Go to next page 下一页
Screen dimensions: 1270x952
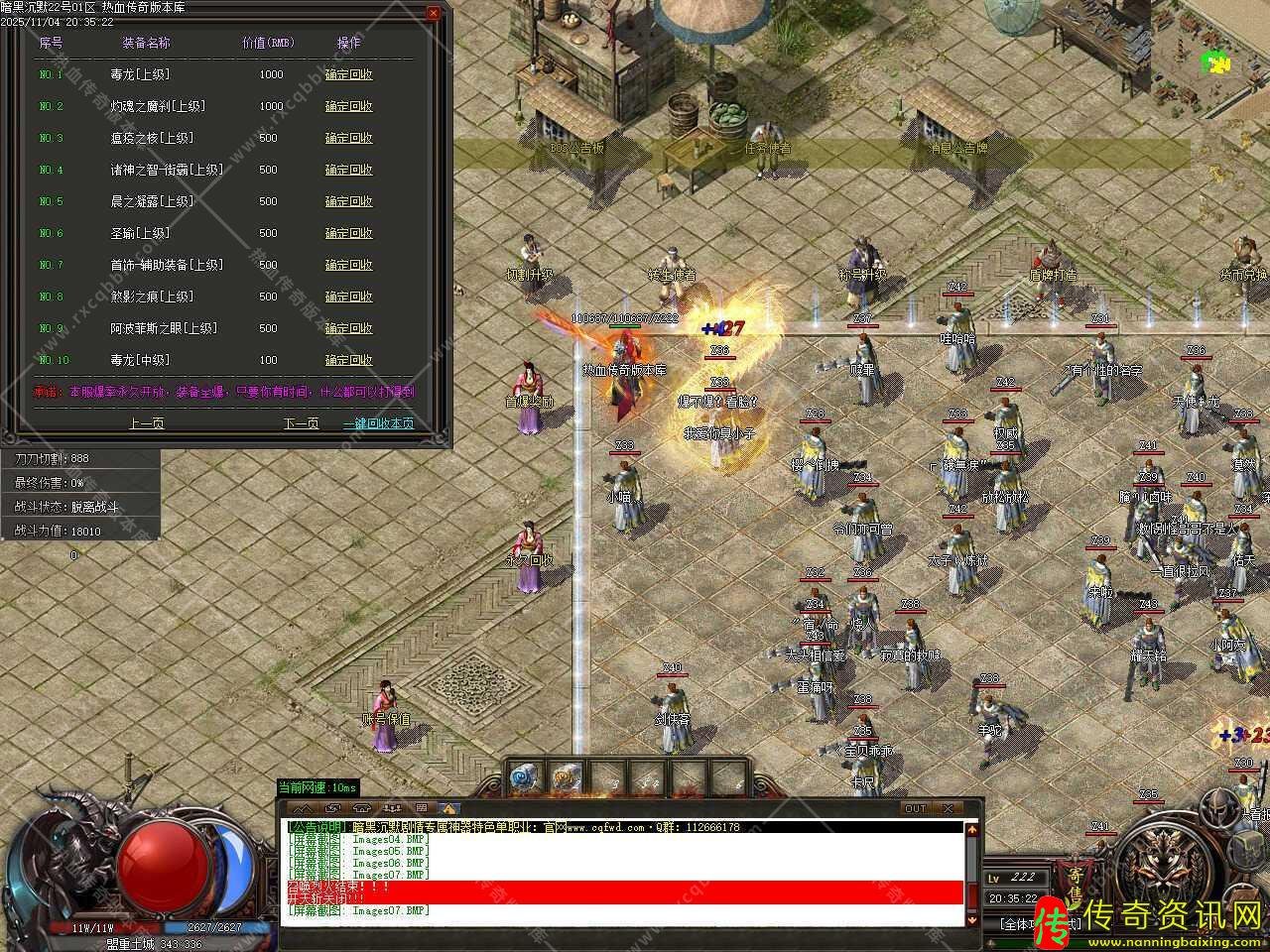tap(301, 422)
